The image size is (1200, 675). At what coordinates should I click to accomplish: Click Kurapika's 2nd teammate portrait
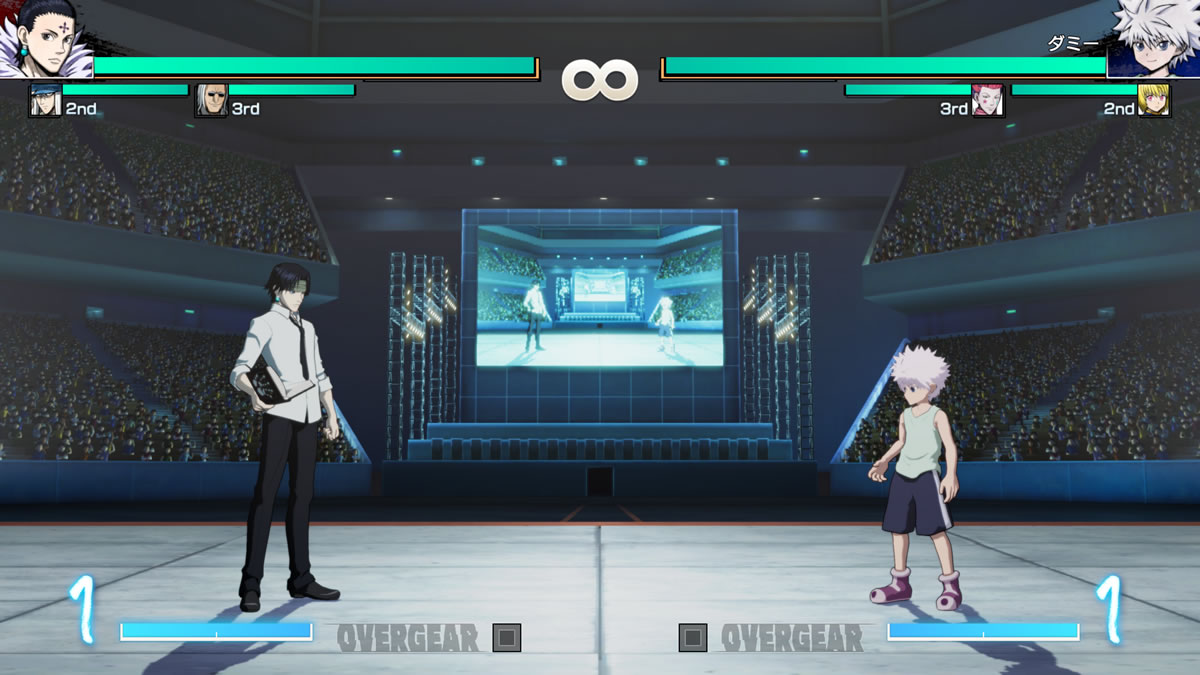[1154, 101]
